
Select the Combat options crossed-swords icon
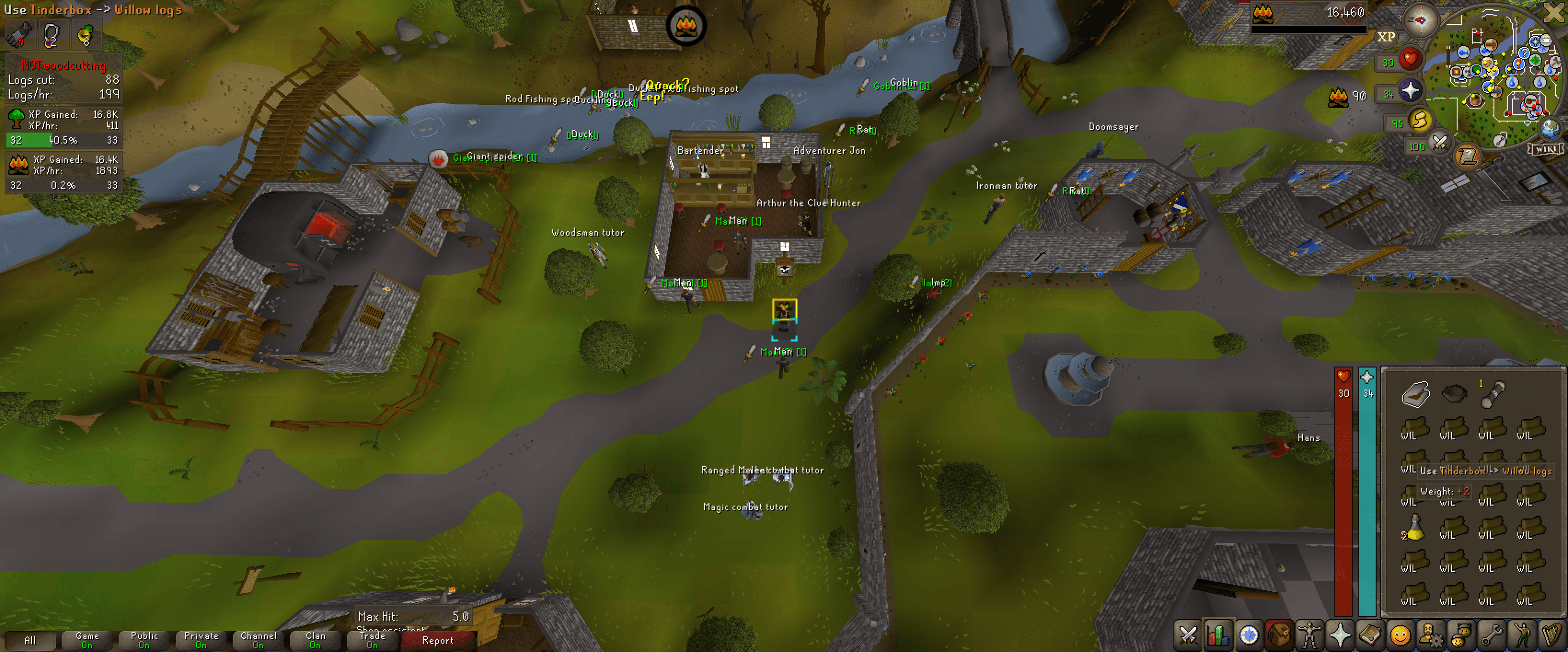pos(1189,635)
